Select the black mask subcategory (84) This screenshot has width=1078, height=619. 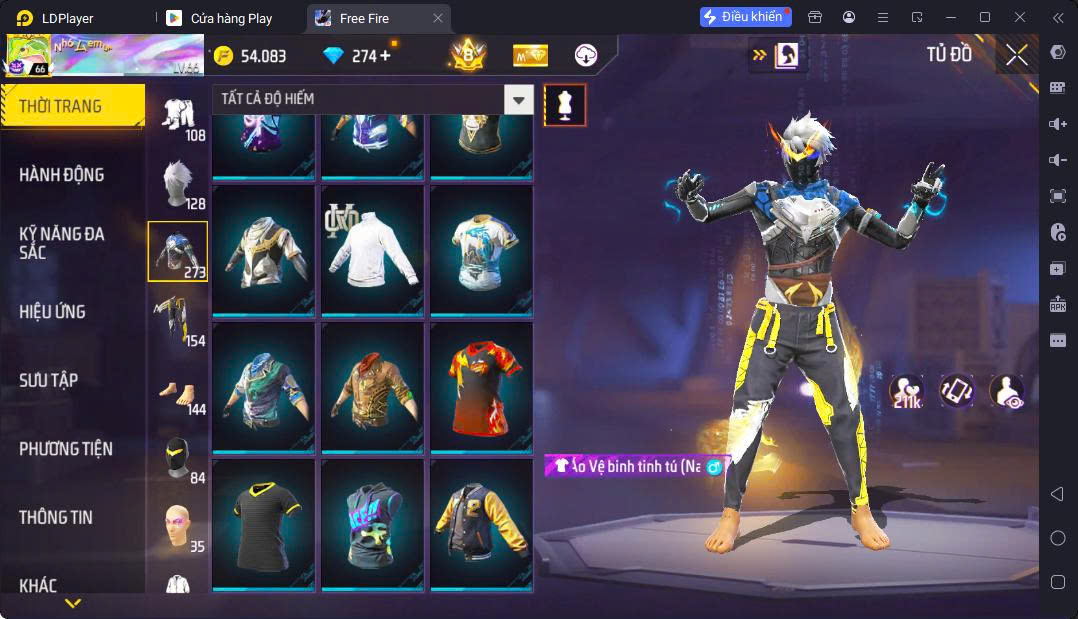coord(178,457)
